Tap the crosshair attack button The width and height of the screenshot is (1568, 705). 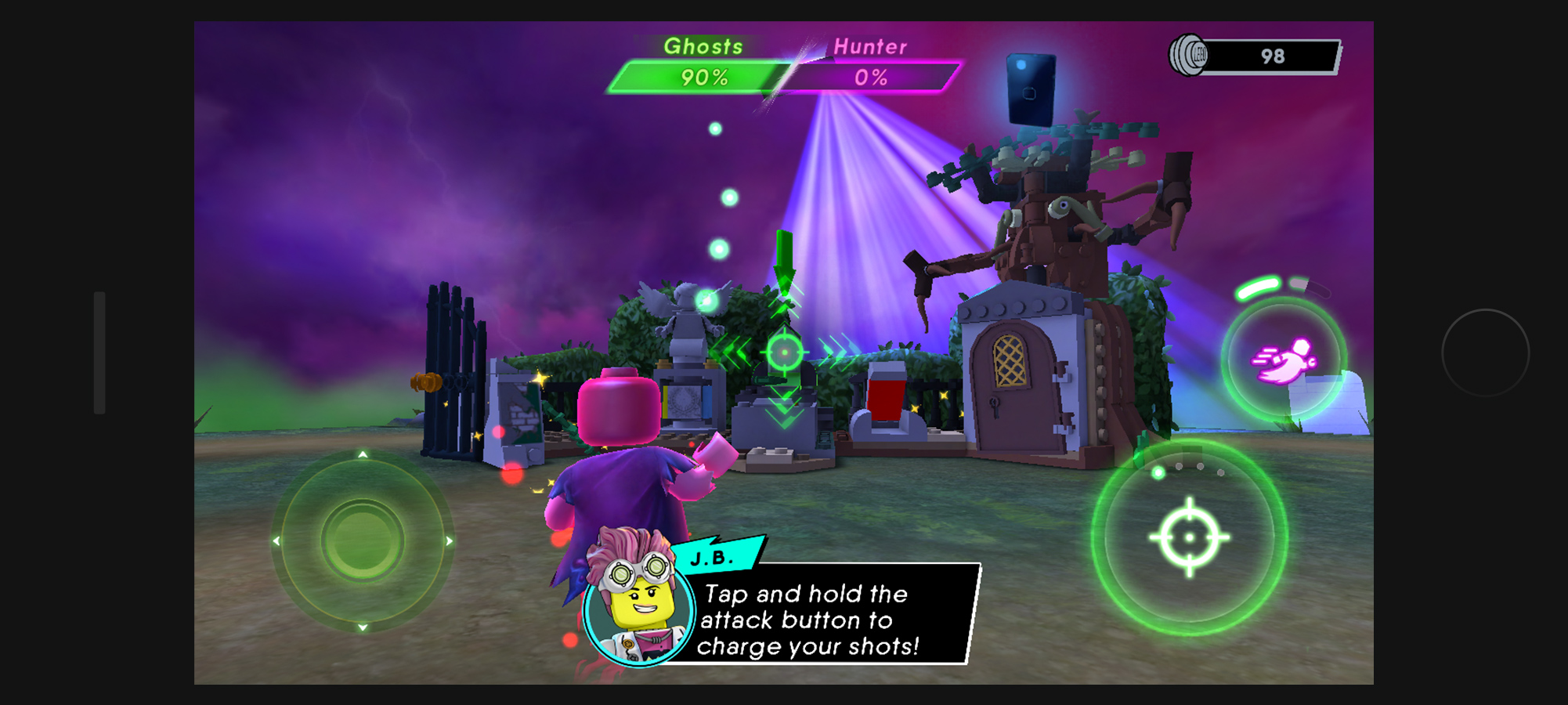pos(1189,537)
